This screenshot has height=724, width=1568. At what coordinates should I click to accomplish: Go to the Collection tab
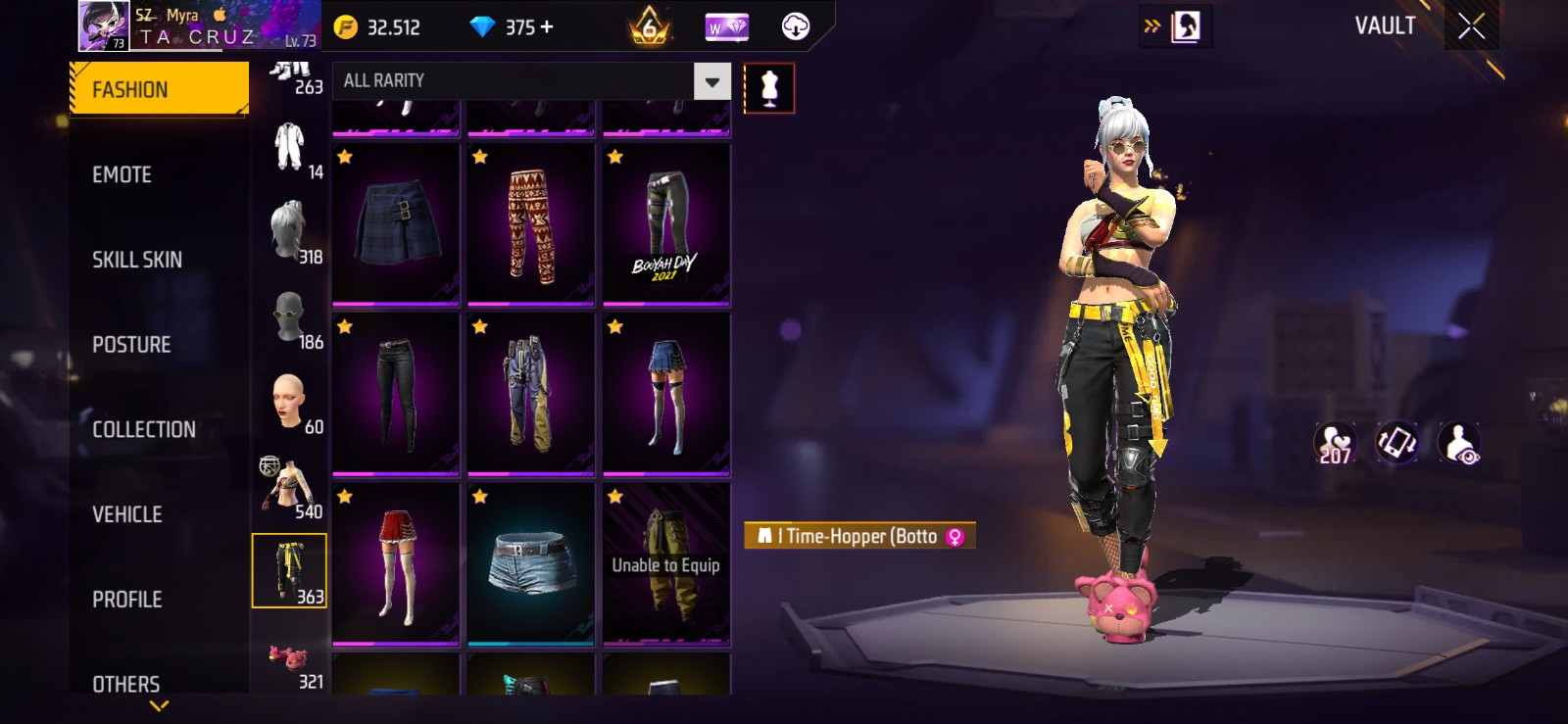[x=144, y=429]
